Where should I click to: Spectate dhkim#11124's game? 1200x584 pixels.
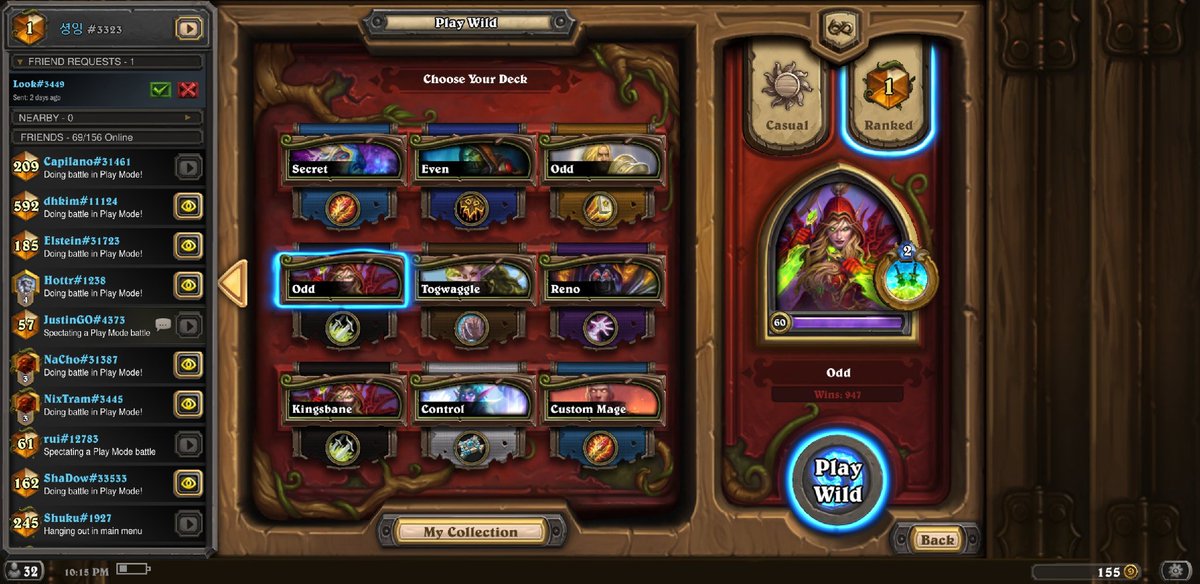[188, 206]
